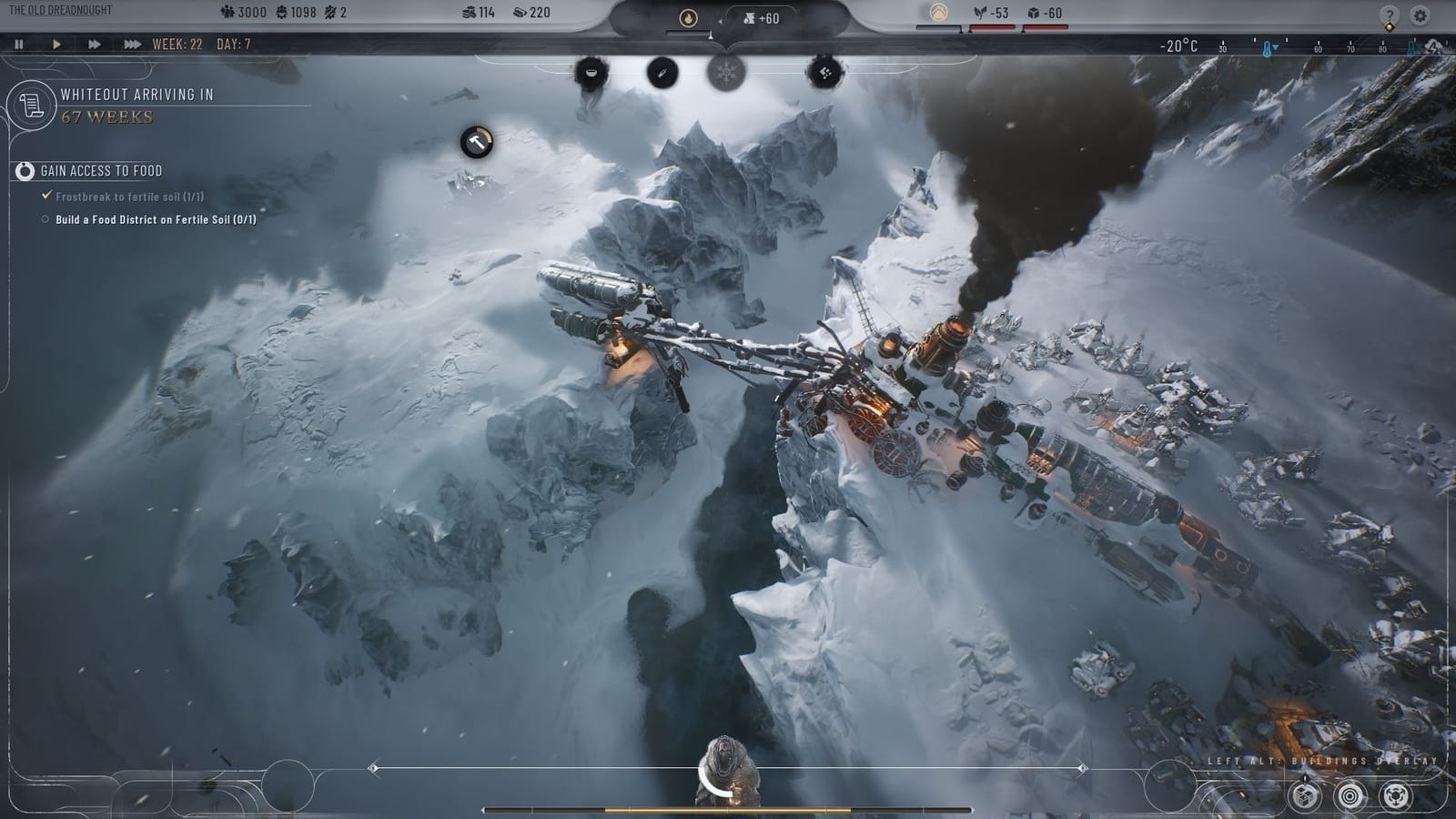
Task: Click the leaf food icon showing -53
Action: click(x=980, y=13)
